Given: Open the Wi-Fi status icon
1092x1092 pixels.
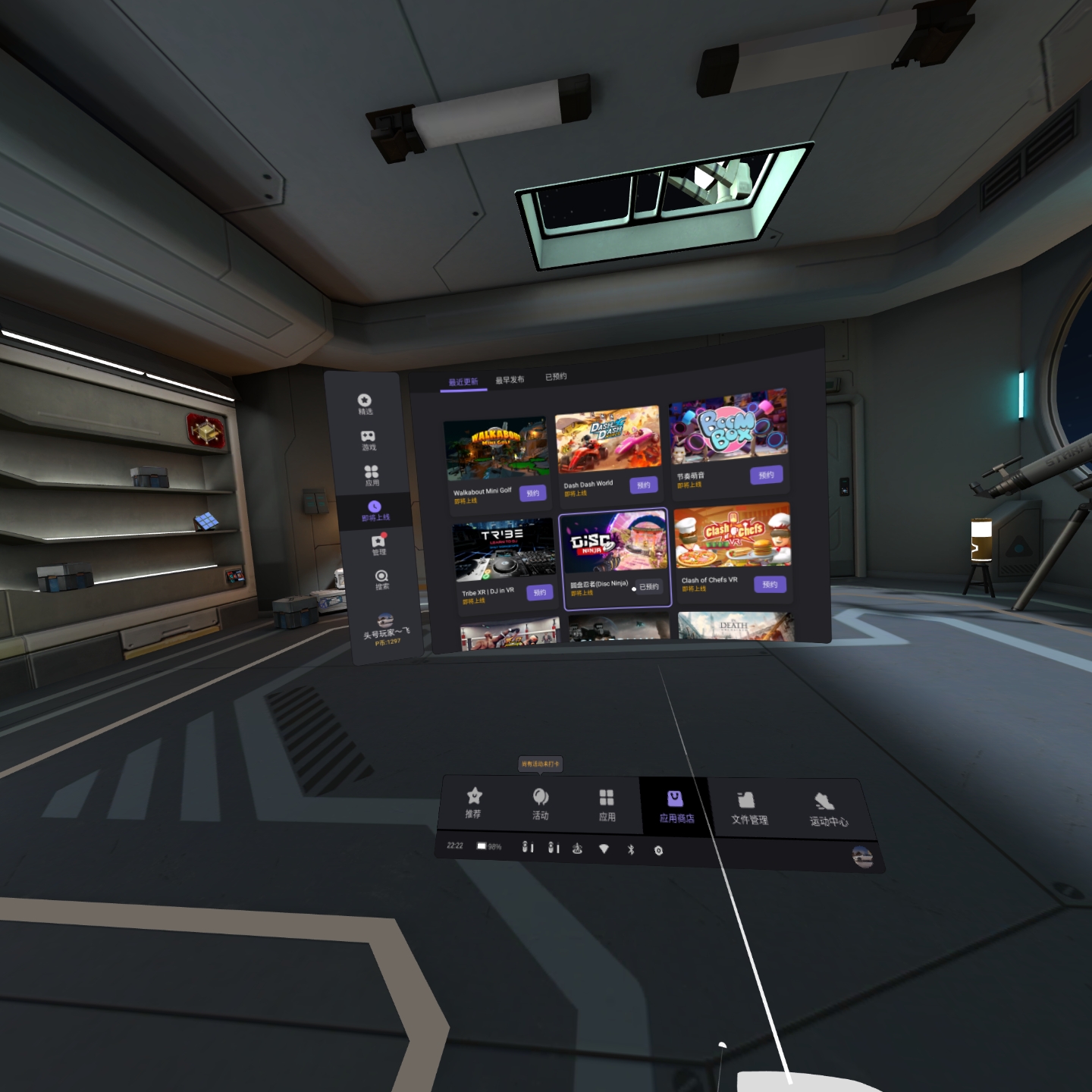Looking at the screenshot, I should point(604,849).
